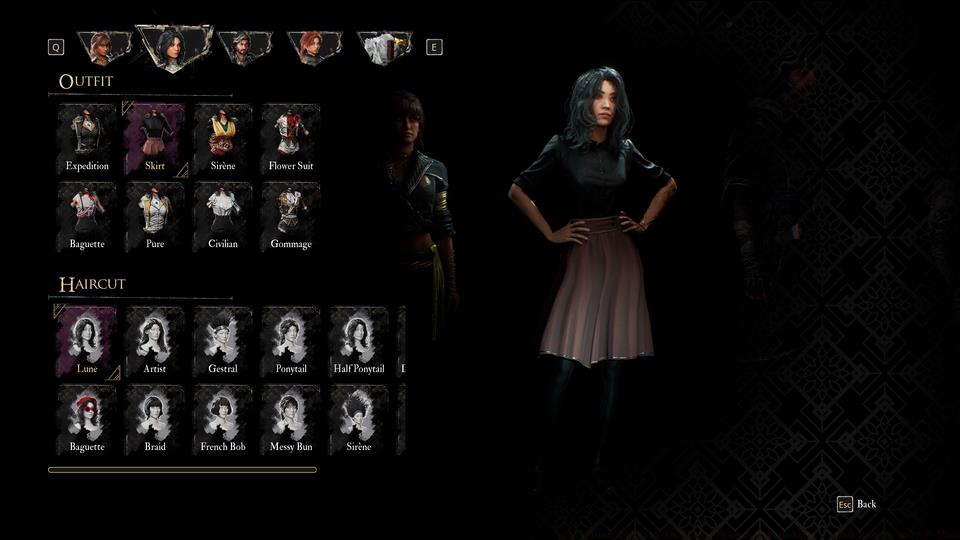Choose the Artist haircut
This screenshot has width=960, height=540.
tap(155, 341)
